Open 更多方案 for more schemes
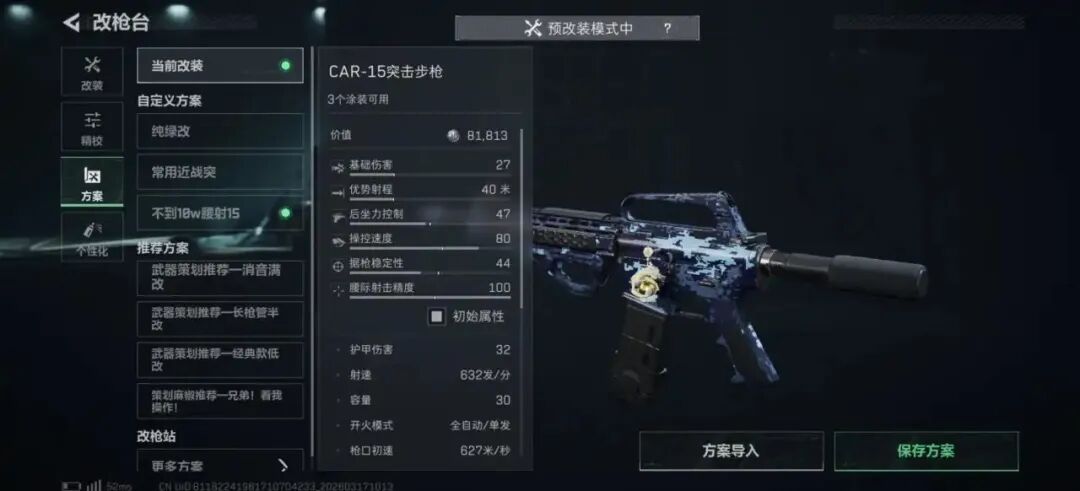The image size is (1080, 491). pyautogui.click(x=220, y=465)
